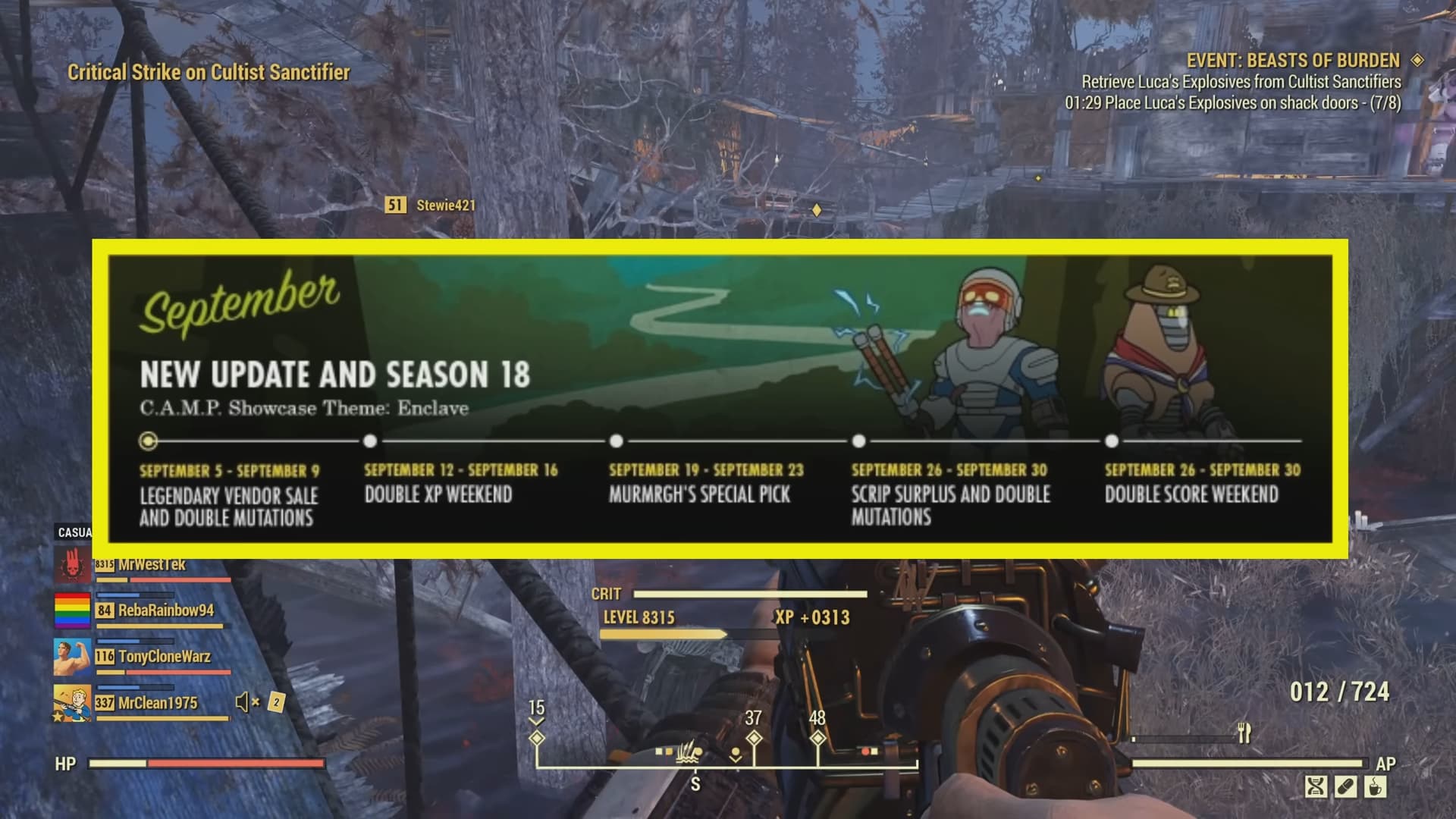Click the MrWestTek player name
This screenshot has height=819, width=1456.
click(x=152, y=565)
